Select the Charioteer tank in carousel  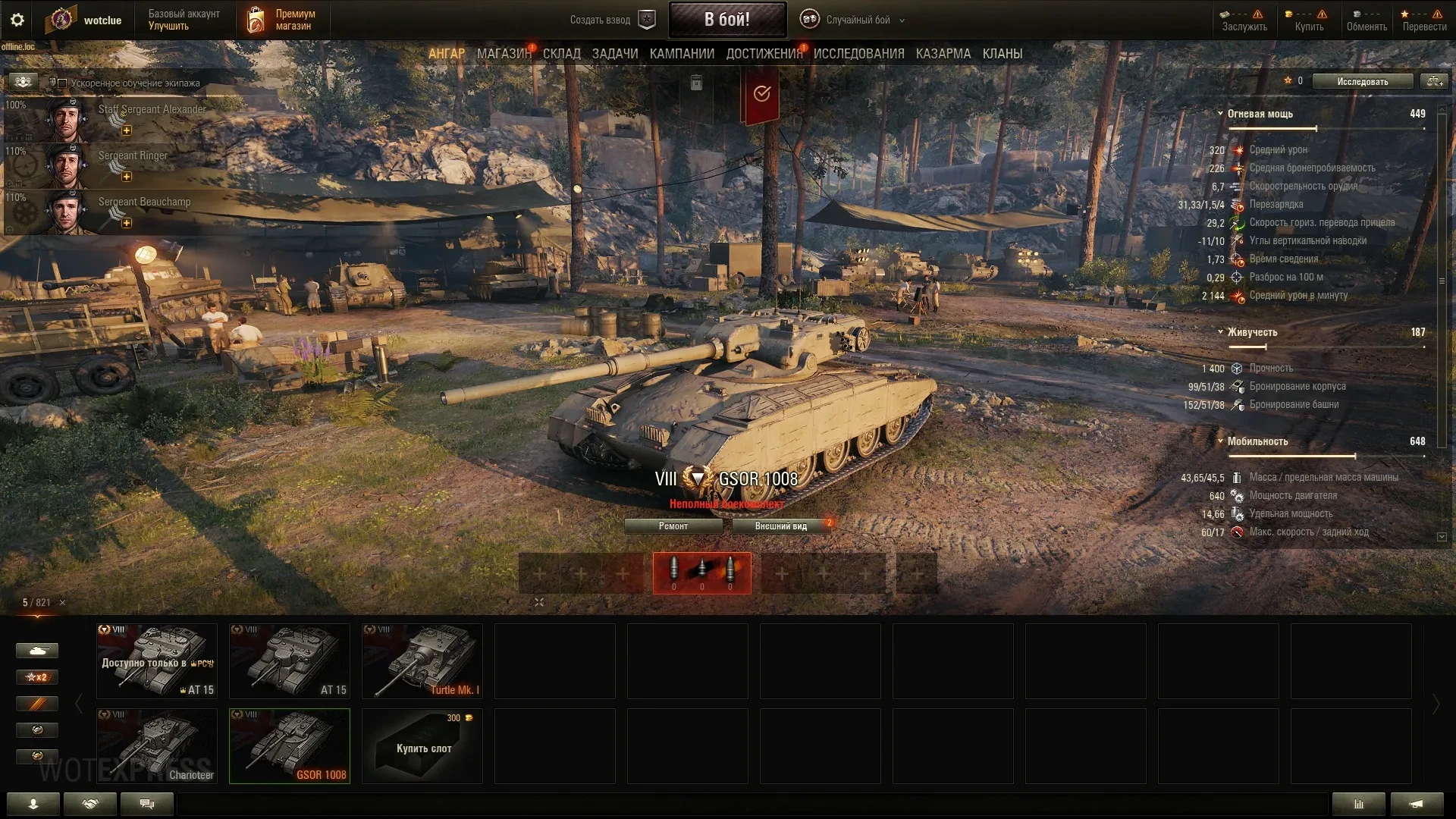pos(157,746)
